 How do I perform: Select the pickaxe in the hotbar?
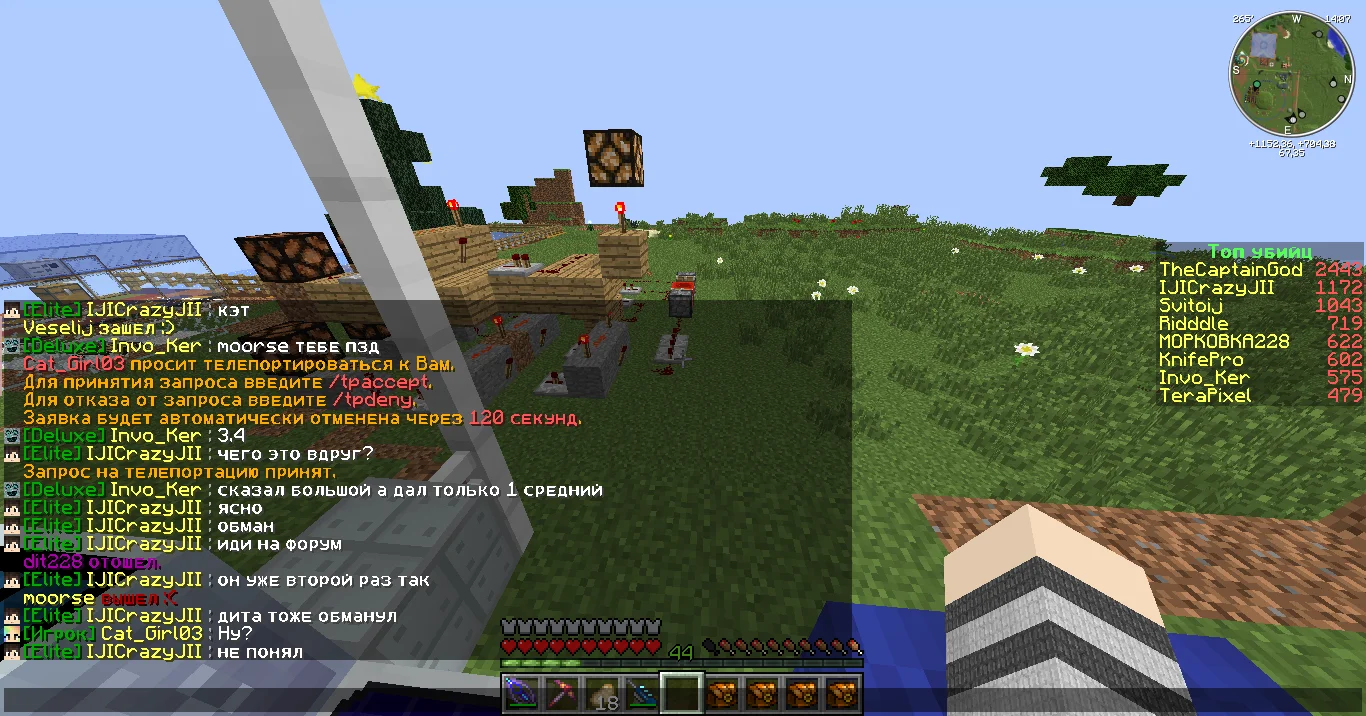[561, 692]
